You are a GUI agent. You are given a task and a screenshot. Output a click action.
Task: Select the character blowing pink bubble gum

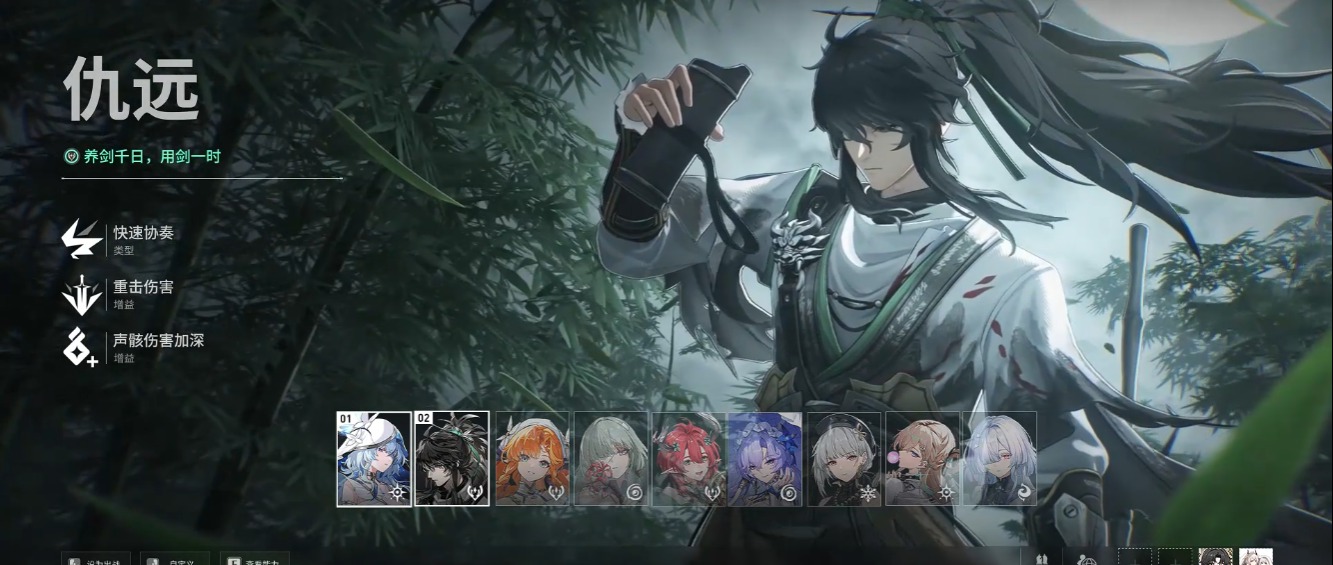click(922, 459)
